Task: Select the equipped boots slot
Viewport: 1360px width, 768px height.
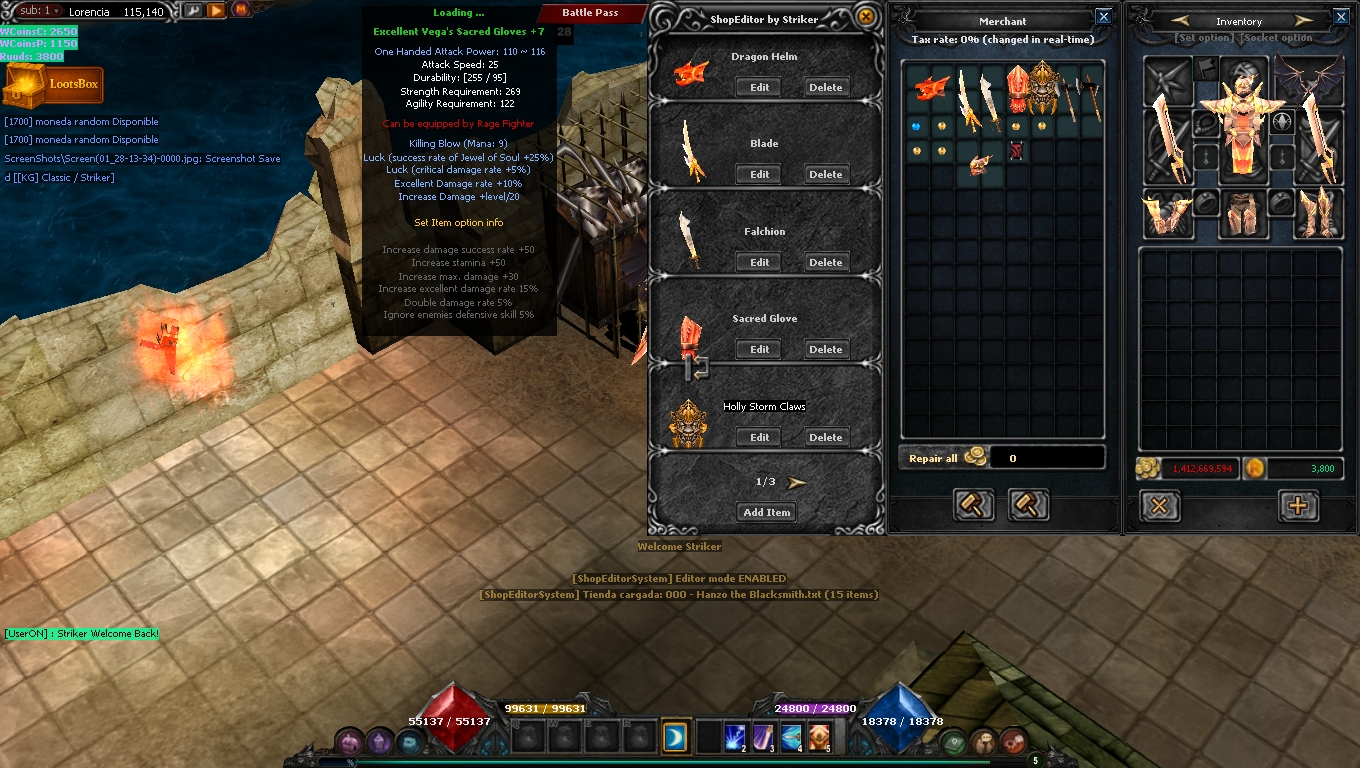Action: pos(1317,212)
